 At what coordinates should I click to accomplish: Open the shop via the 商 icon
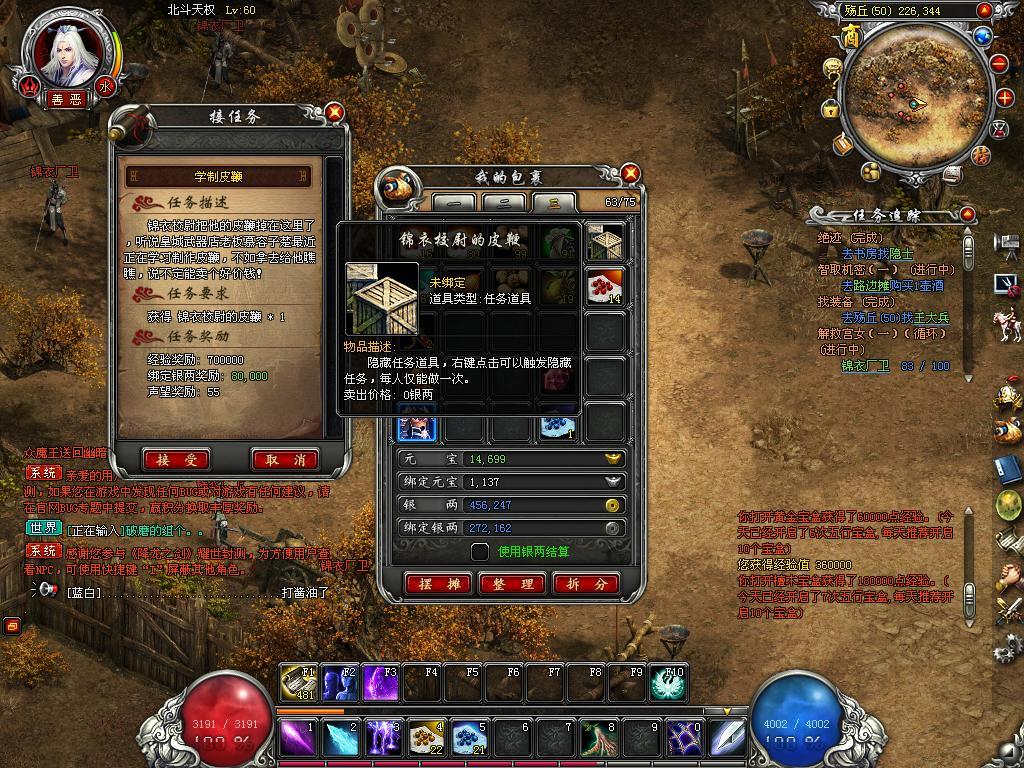pyautogui.click(x=851, y=36)
